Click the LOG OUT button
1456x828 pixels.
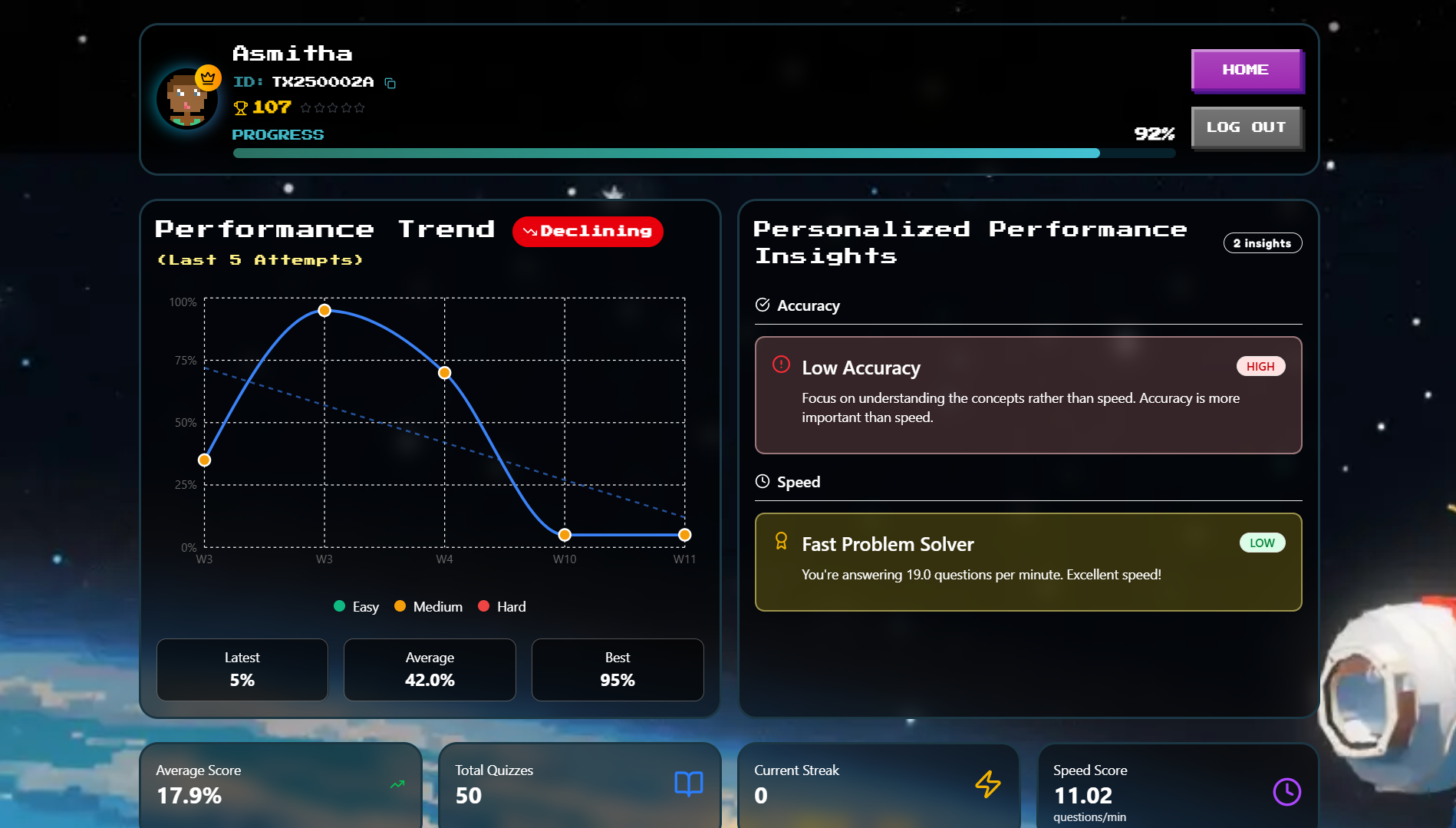click(x=1245, y=127)
